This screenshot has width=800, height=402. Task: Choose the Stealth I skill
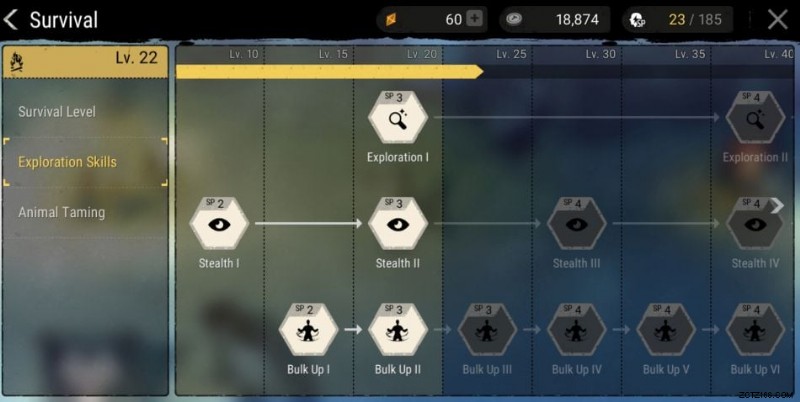point(219,225)
